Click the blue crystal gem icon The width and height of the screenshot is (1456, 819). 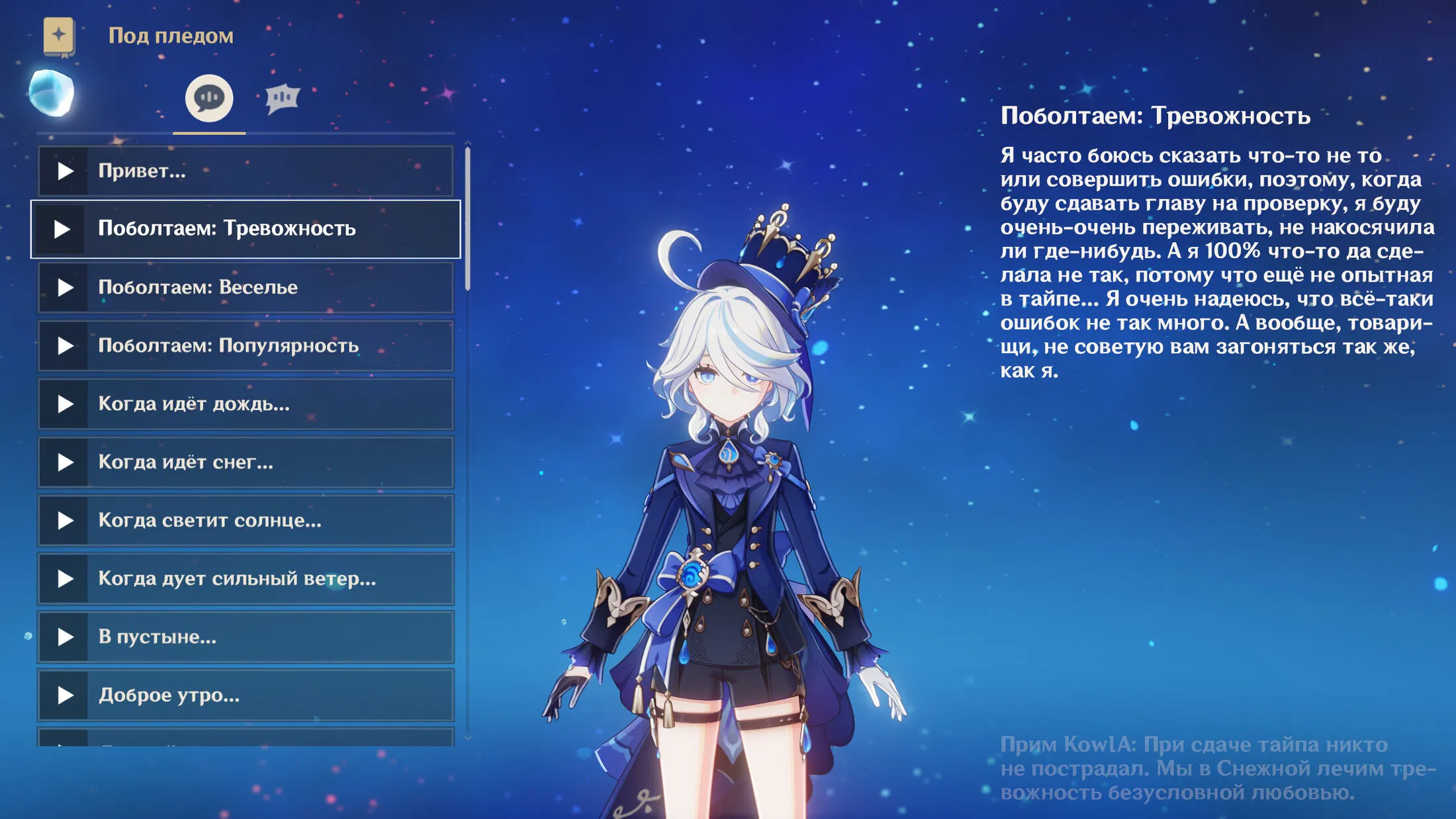tap(52, 93)
